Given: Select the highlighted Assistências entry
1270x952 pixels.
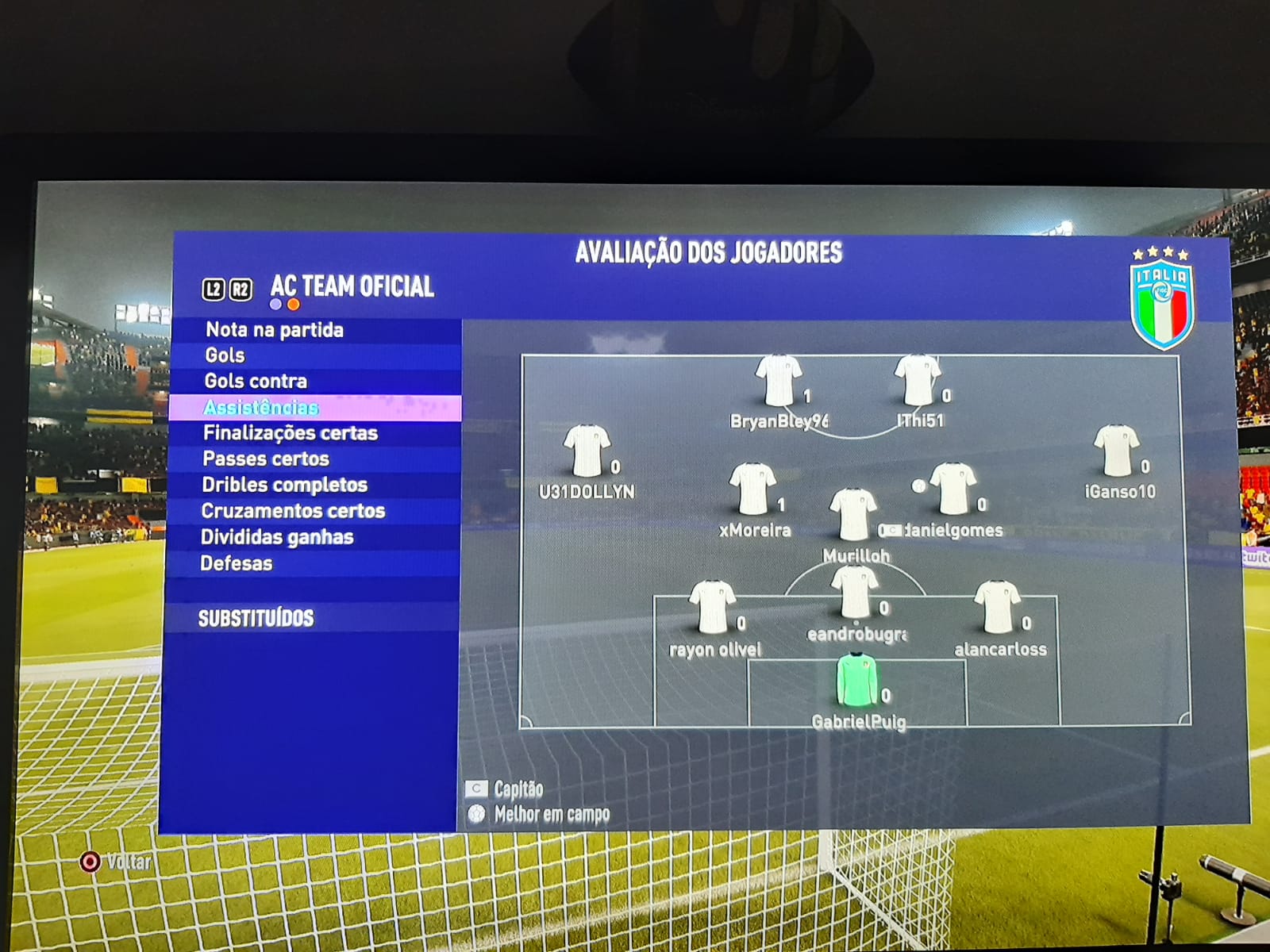Looking at the screenshot, I should (x=261, y=408).
